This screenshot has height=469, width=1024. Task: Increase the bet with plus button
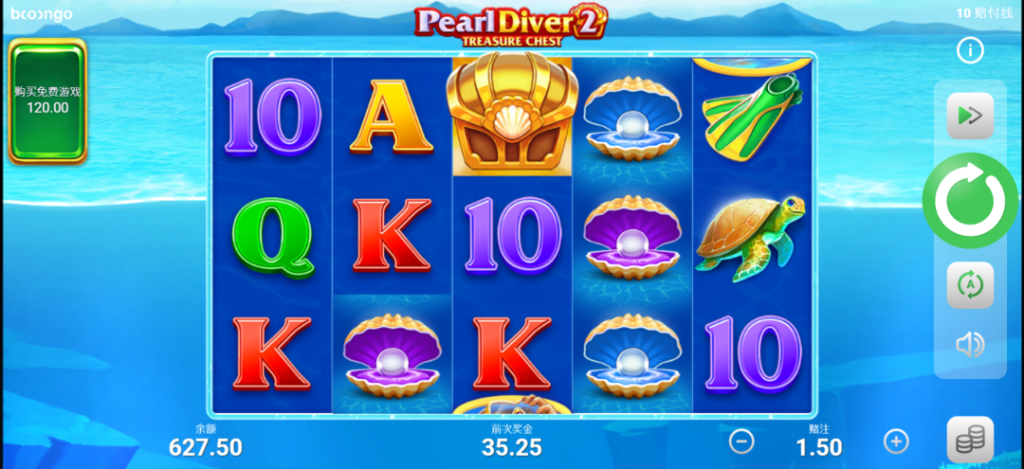click(896, 441)
